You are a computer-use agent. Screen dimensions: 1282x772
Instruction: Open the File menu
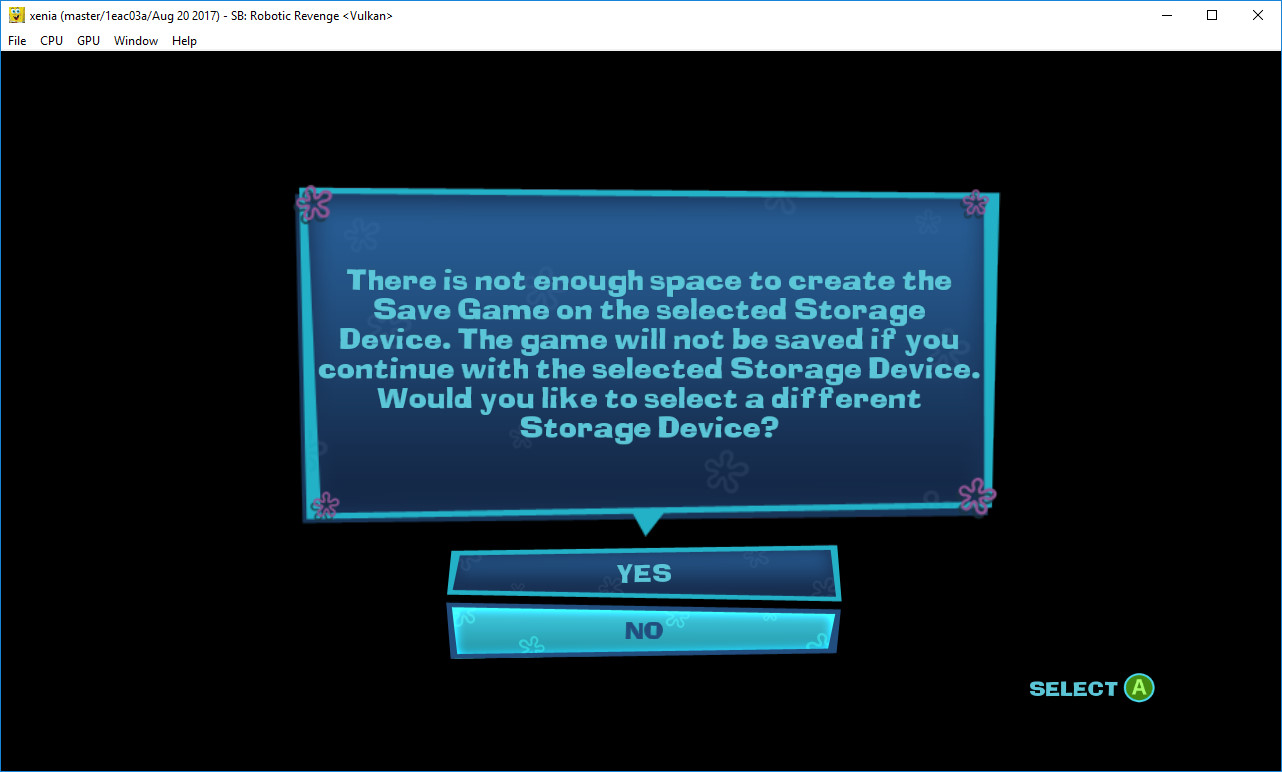click(x=16, y=41)
